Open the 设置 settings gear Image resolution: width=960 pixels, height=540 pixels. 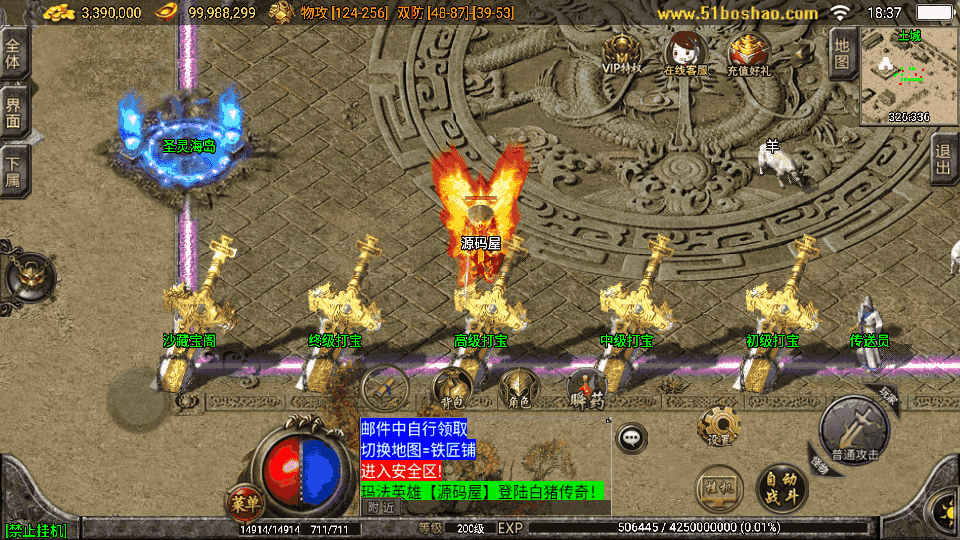[x=717, y=426]
